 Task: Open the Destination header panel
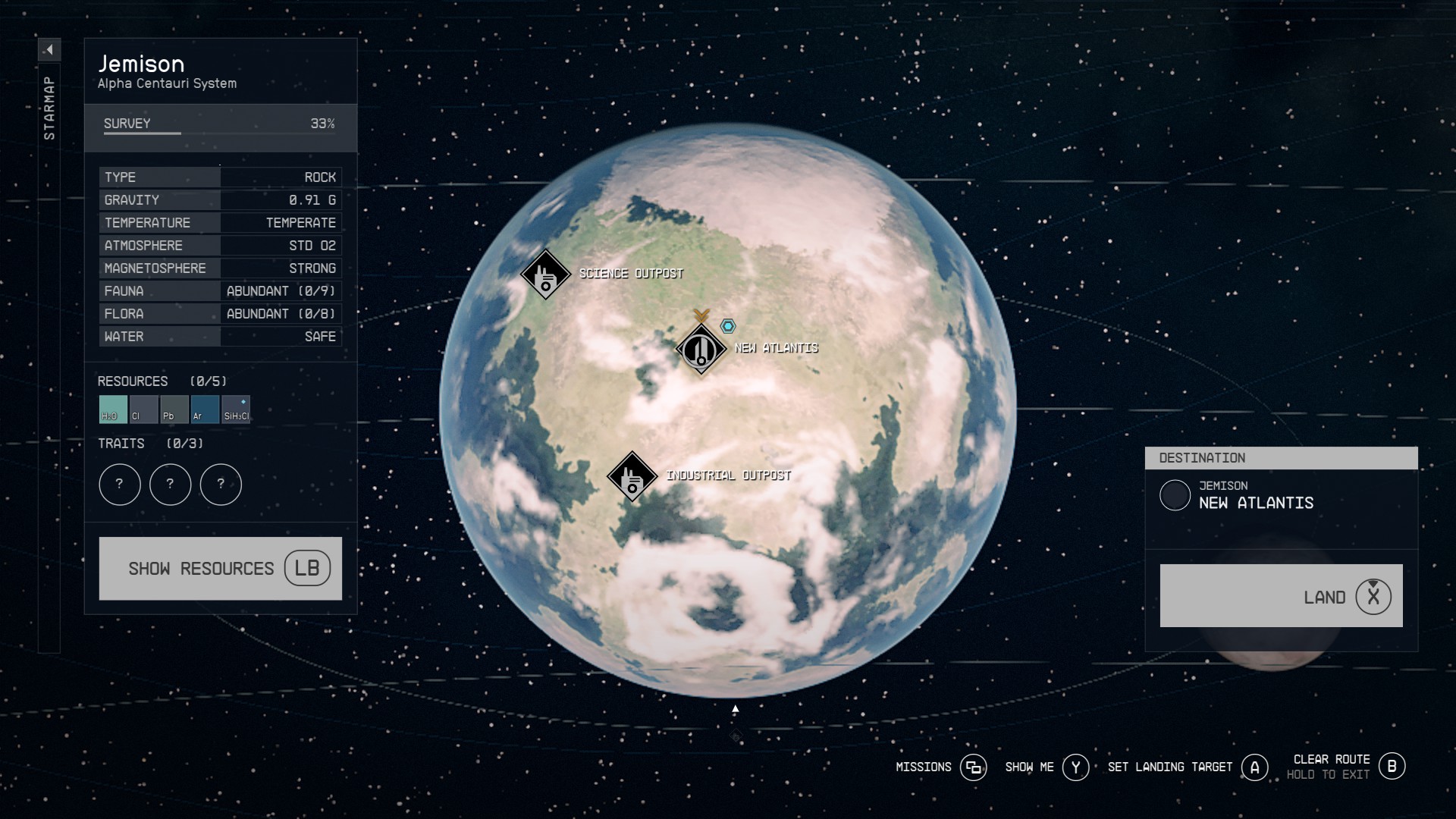click(x=1282, y=458)
